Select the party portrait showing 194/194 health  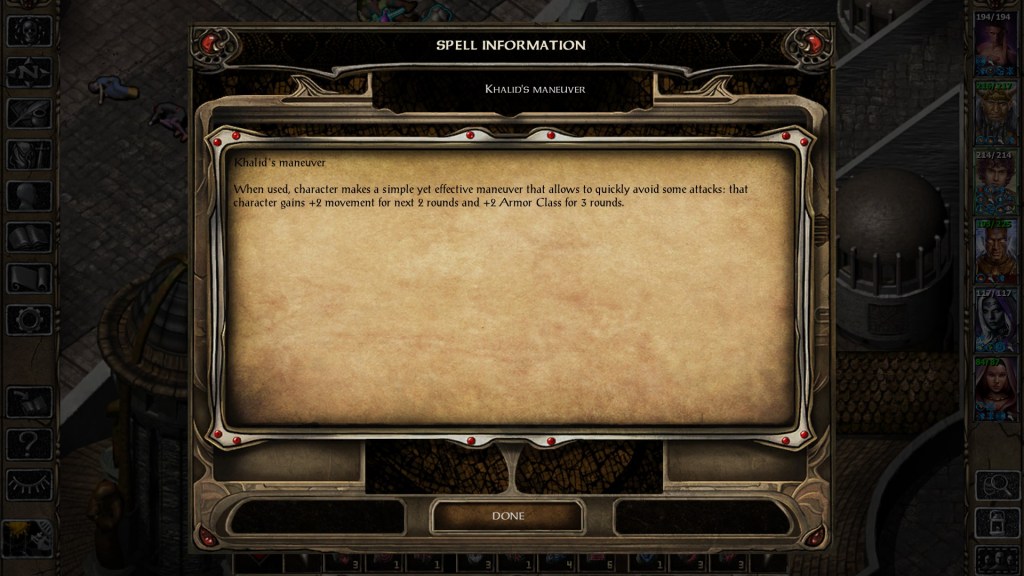click(x=995, y=47)
